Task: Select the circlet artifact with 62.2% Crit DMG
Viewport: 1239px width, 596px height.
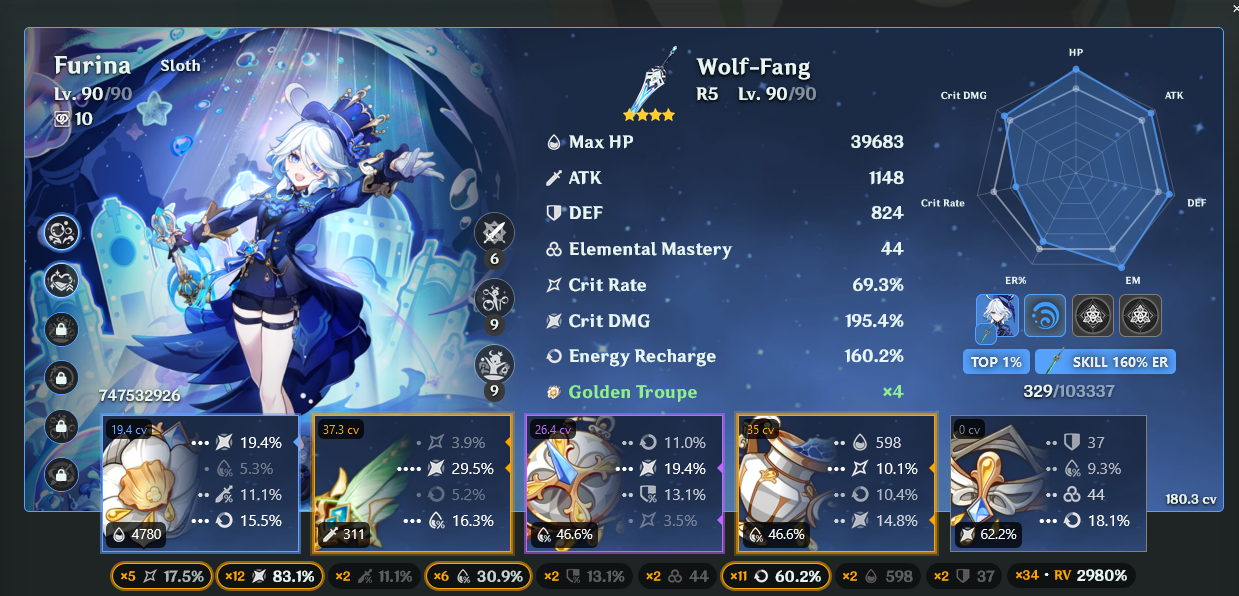Action: point(1047,483)
